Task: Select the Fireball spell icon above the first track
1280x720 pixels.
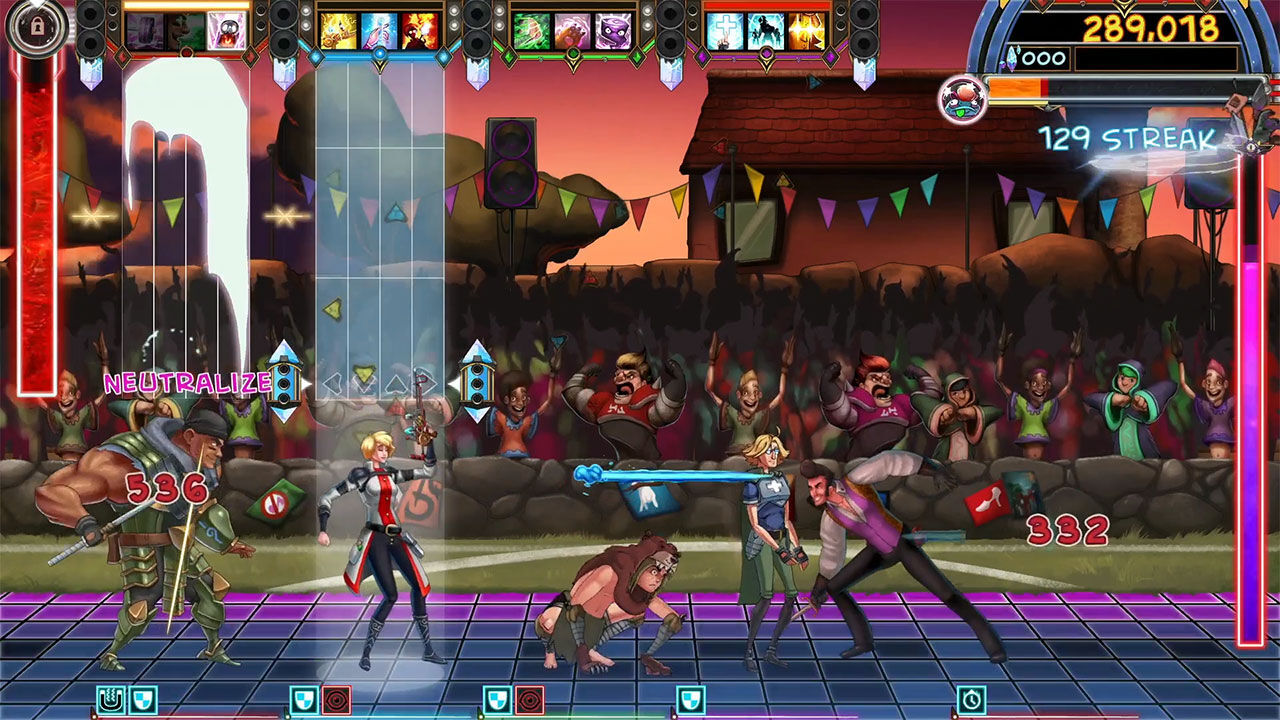Action: coord(225,30)
